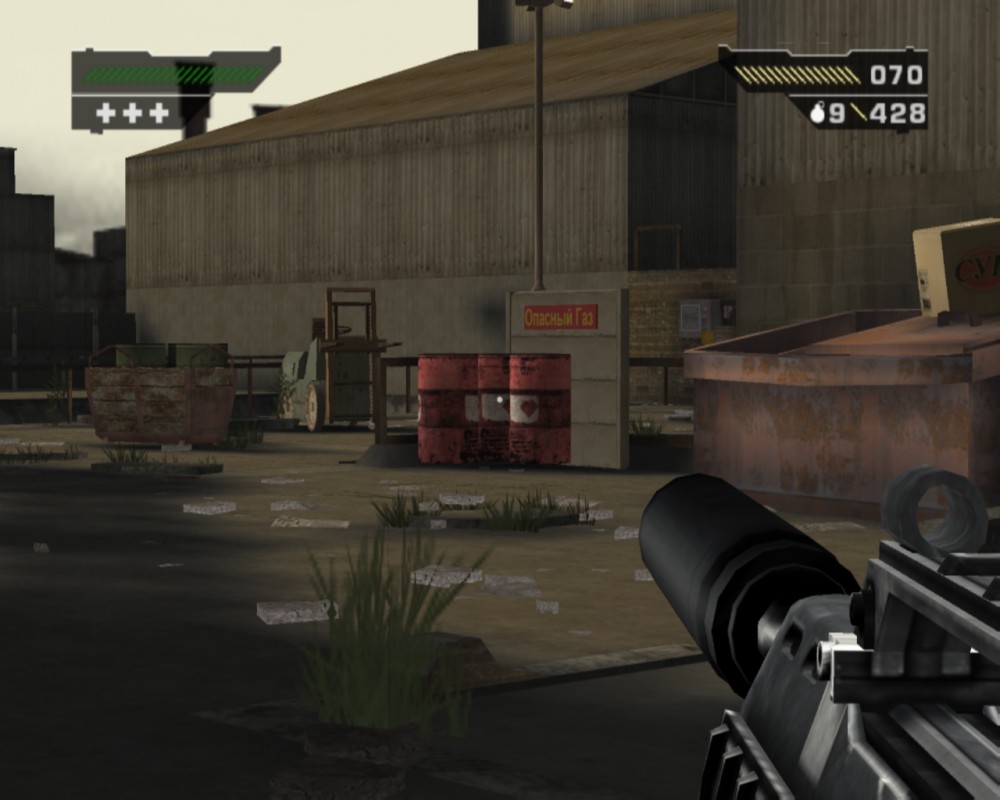
Task: Click the health pack plus signs
Action: click(x=132, y=113)
